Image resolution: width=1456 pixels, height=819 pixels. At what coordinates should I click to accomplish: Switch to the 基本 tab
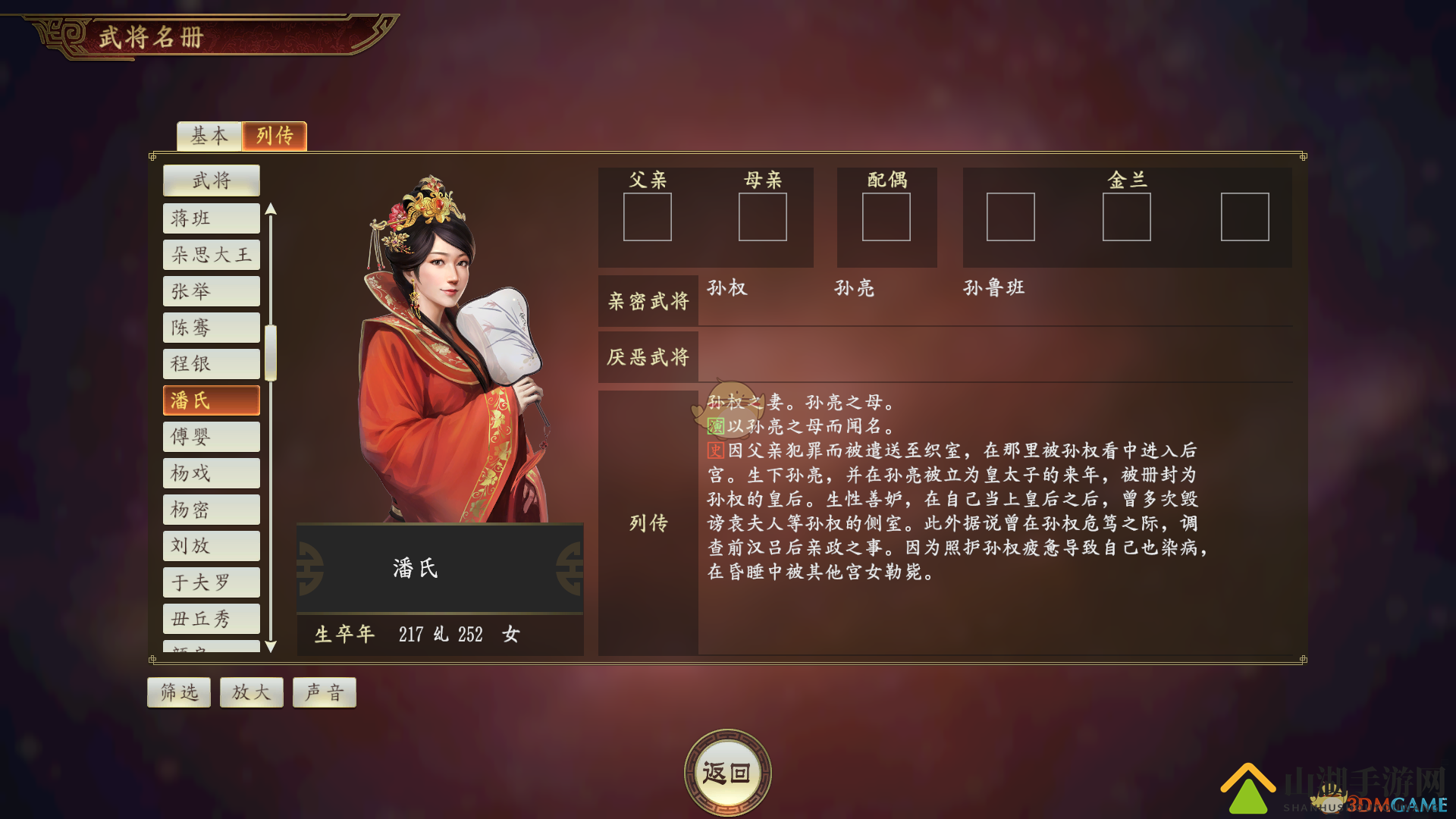pos(209,136)
